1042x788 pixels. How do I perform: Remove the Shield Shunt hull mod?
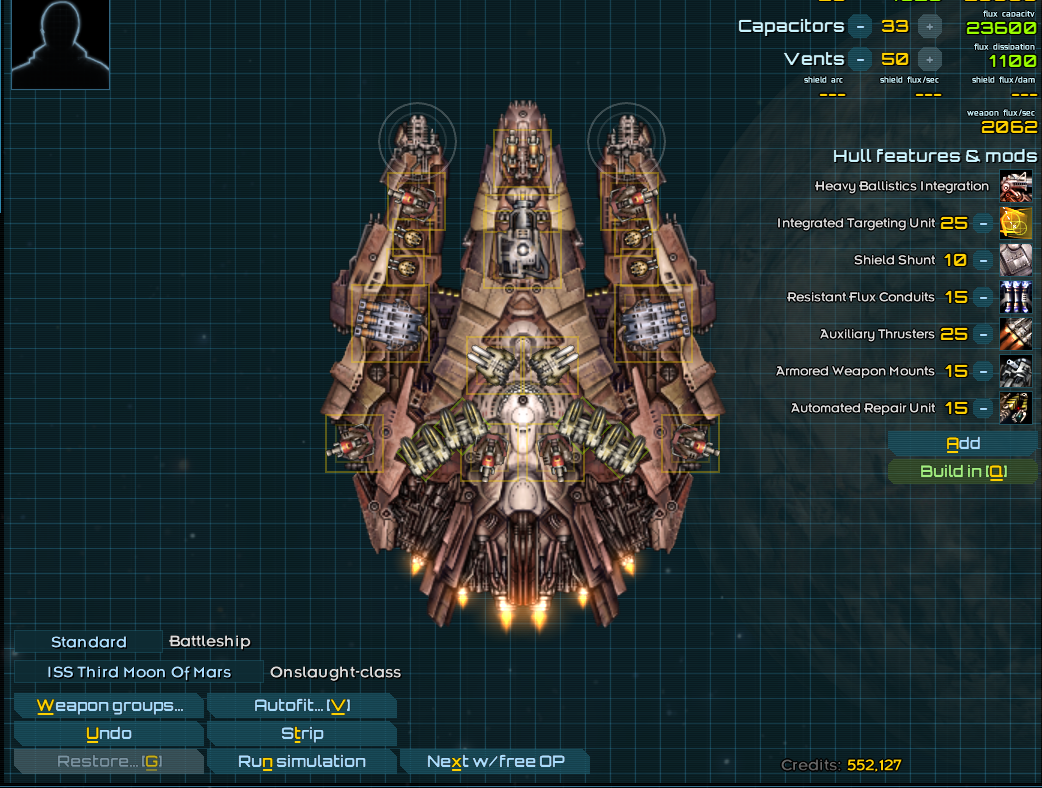pyautogui.click(x=984, y=260)
